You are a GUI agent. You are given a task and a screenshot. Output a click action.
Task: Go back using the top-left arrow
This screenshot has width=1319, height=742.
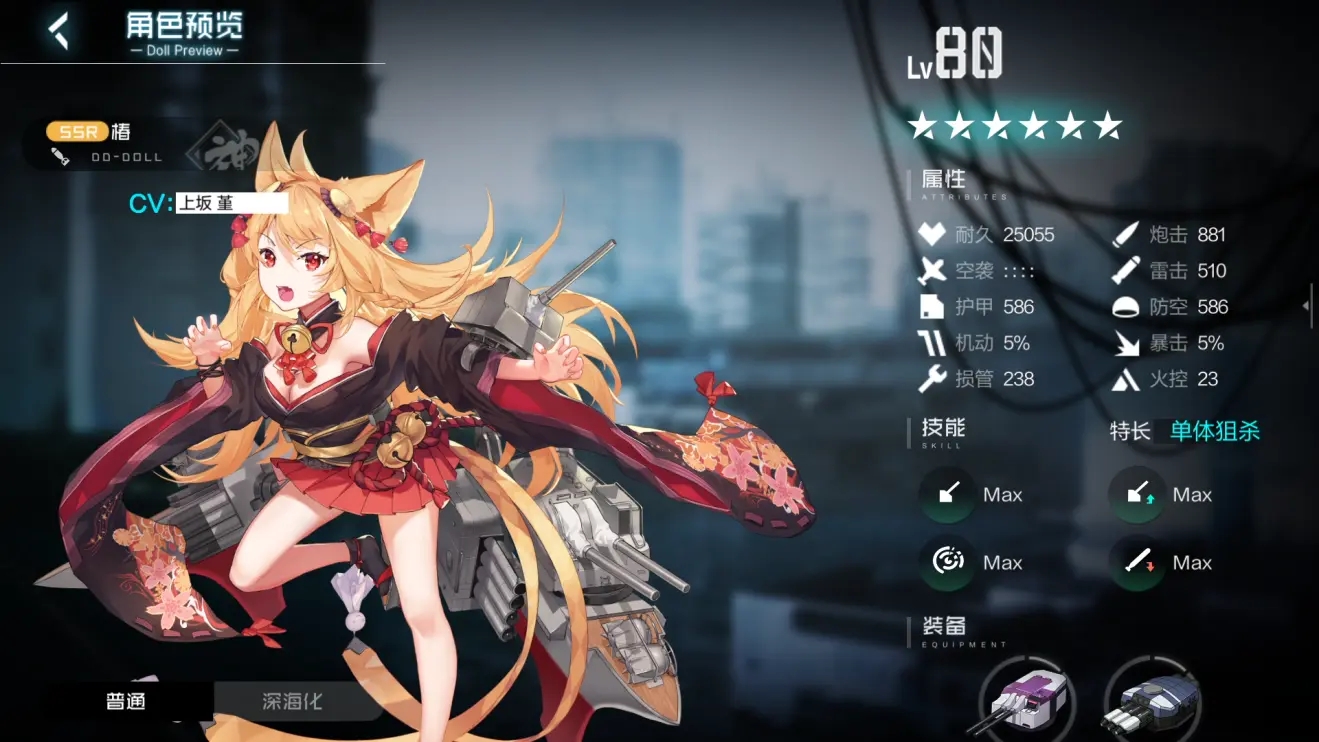click(60, 31)
